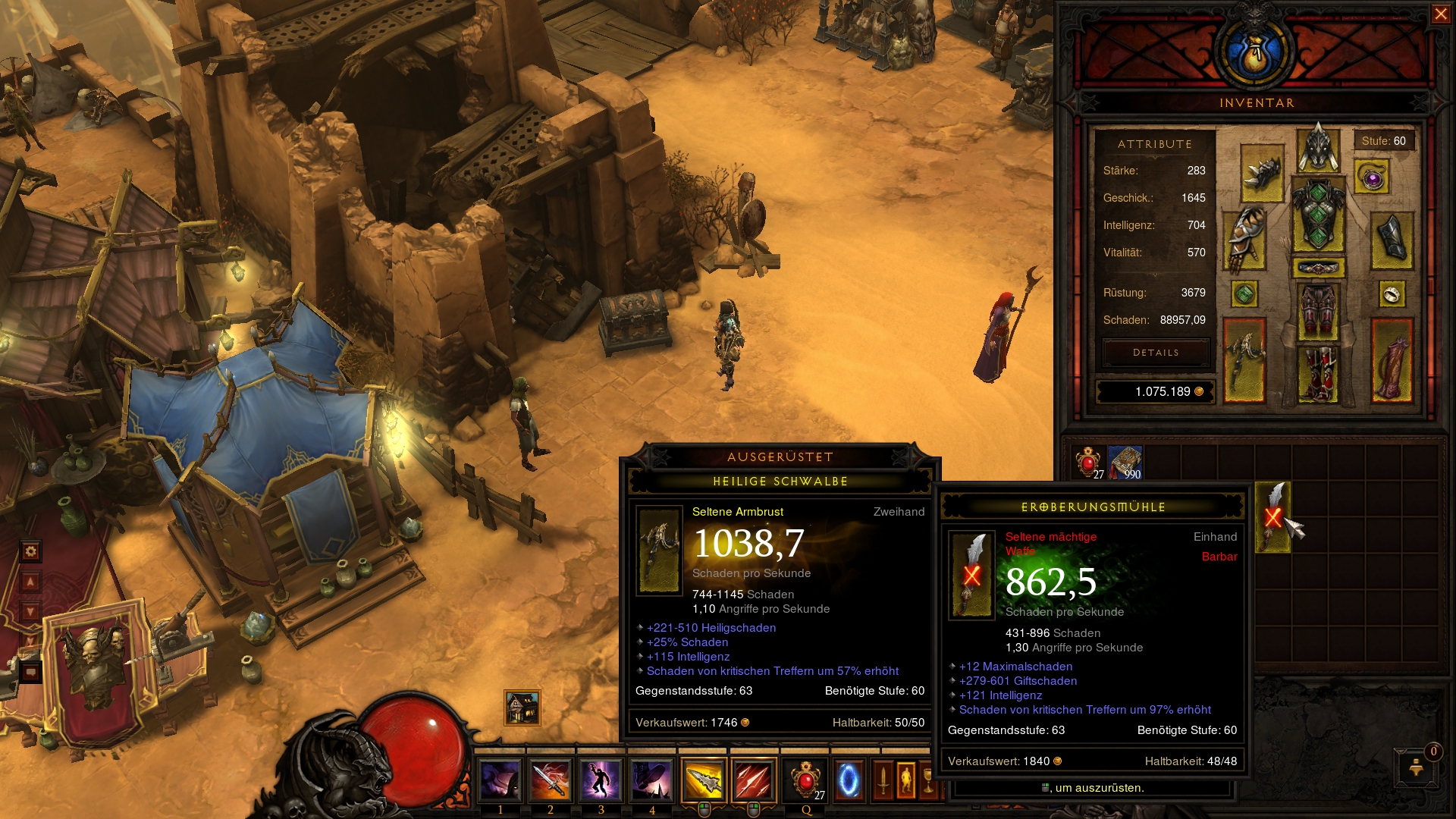Select the equipped boots slot
This screenshot has width=1456, height=819.
[1318, 372]
